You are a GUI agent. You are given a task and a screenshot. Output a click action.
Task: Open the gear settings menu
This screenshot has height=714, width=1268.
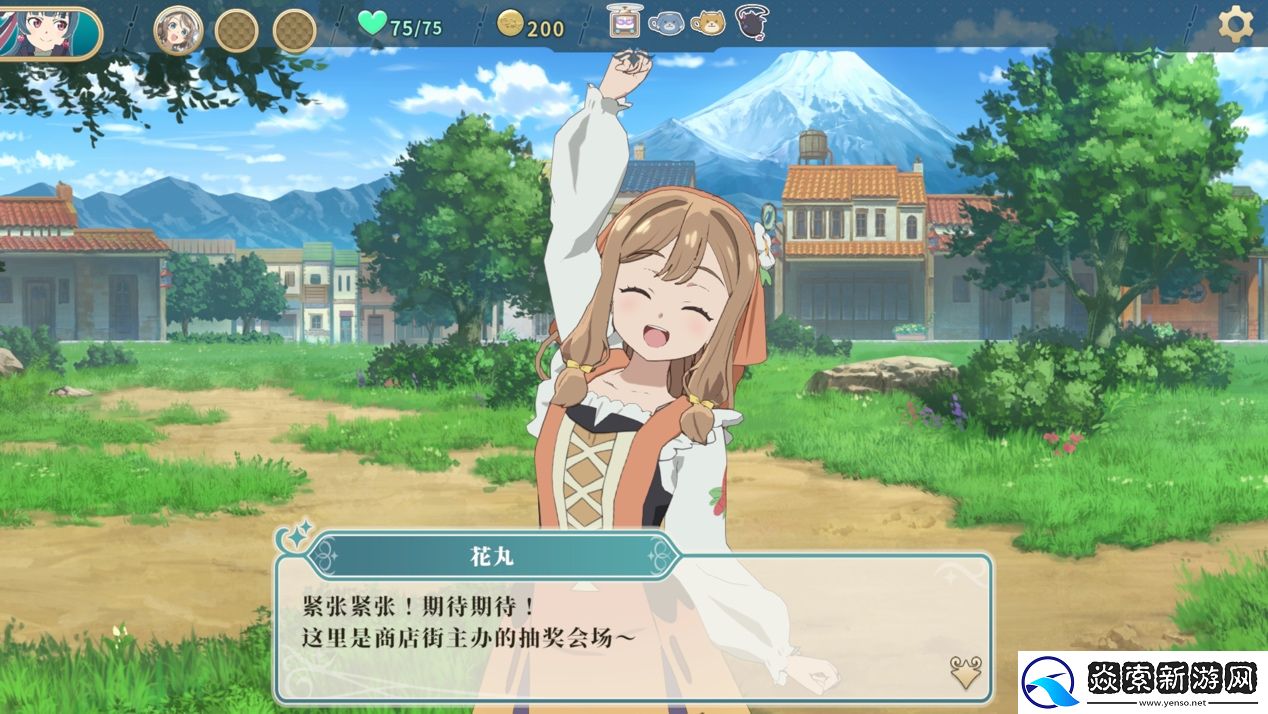1235,24
